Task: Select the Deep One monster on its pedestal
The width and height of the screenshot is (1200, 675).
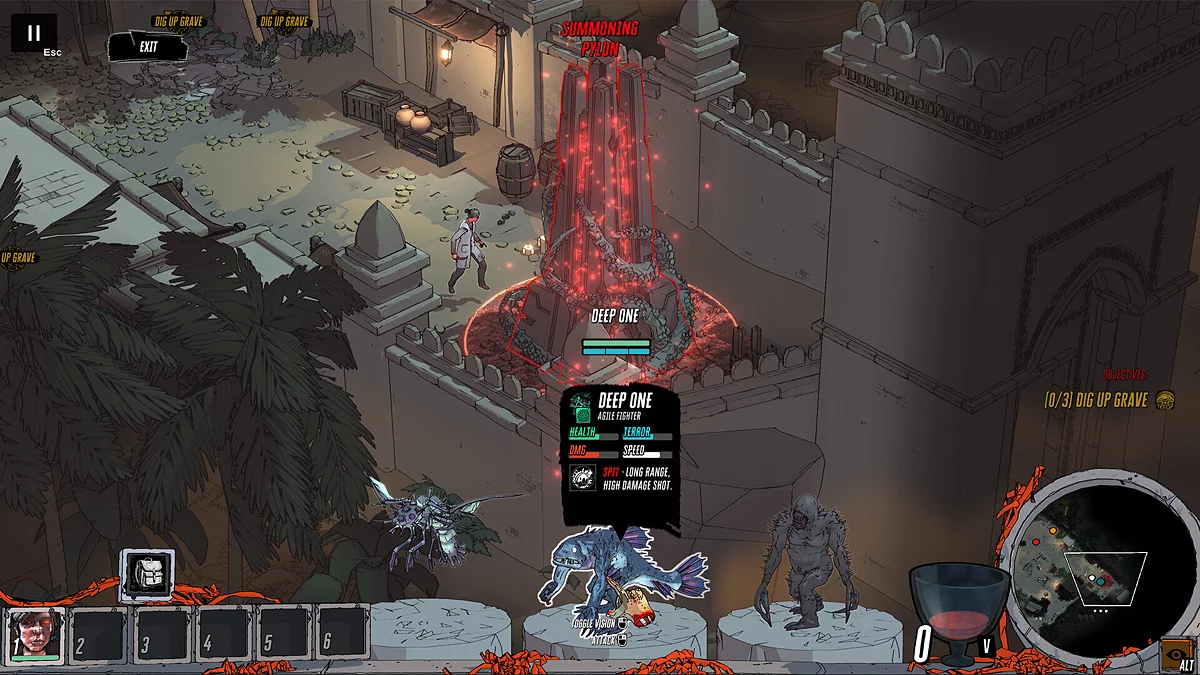Action: tap(620, 575)
